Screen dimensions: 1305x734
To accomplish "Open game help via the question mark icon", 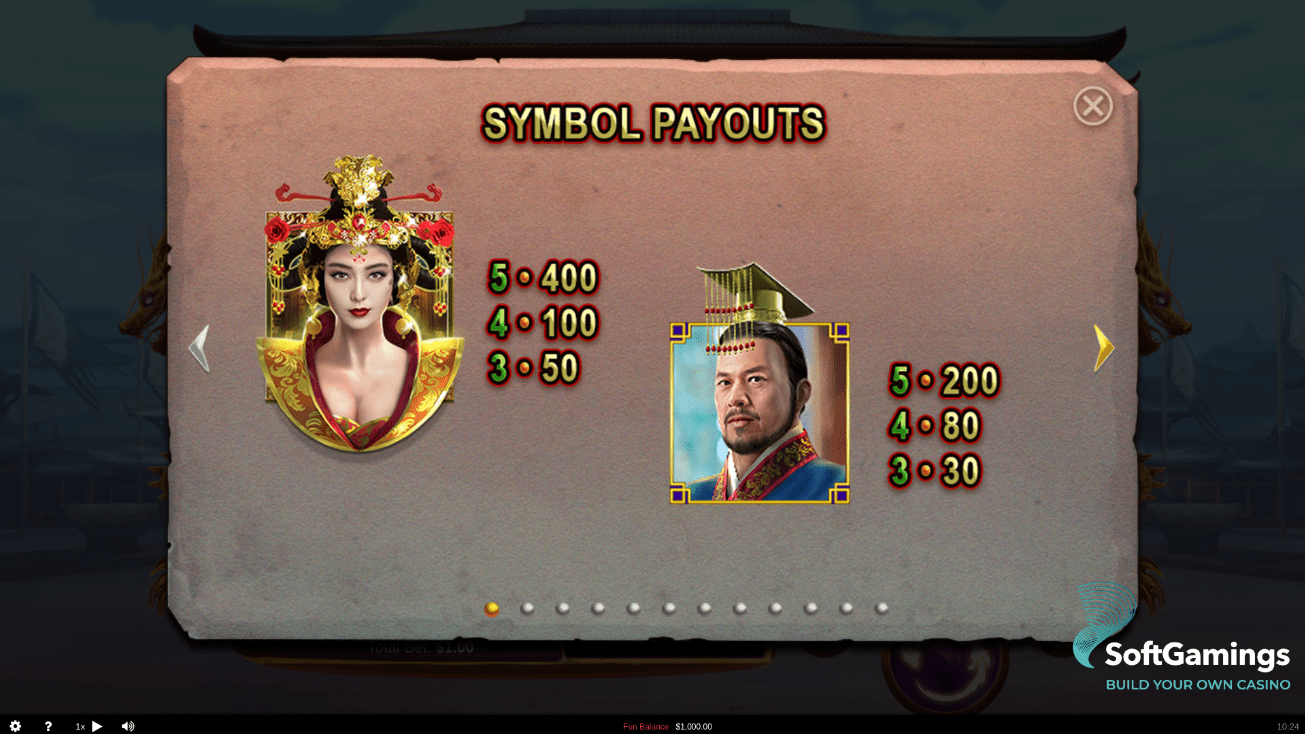I will pyautogui.click(x=47, y=726).
